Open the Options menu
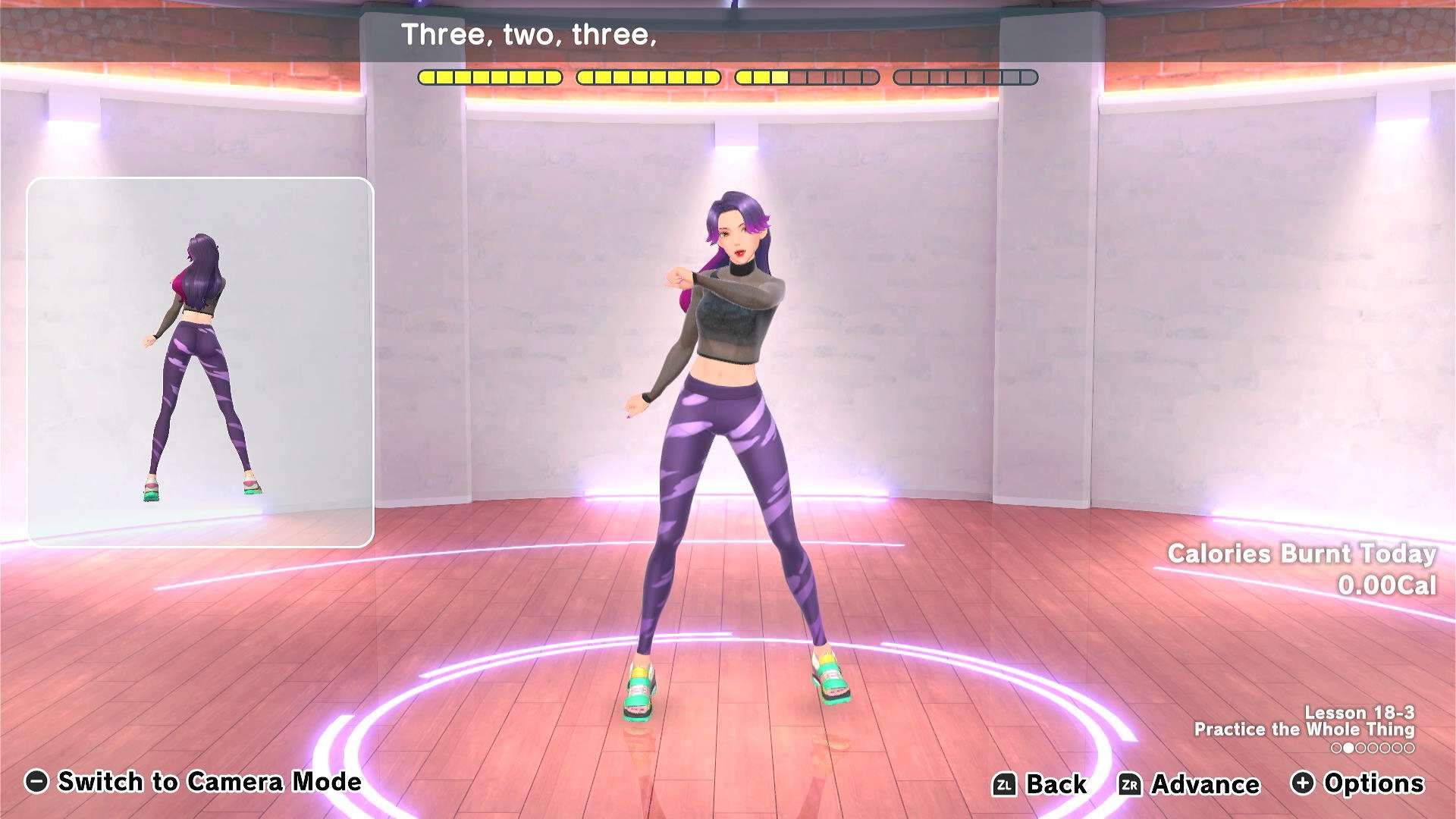 1357,783
